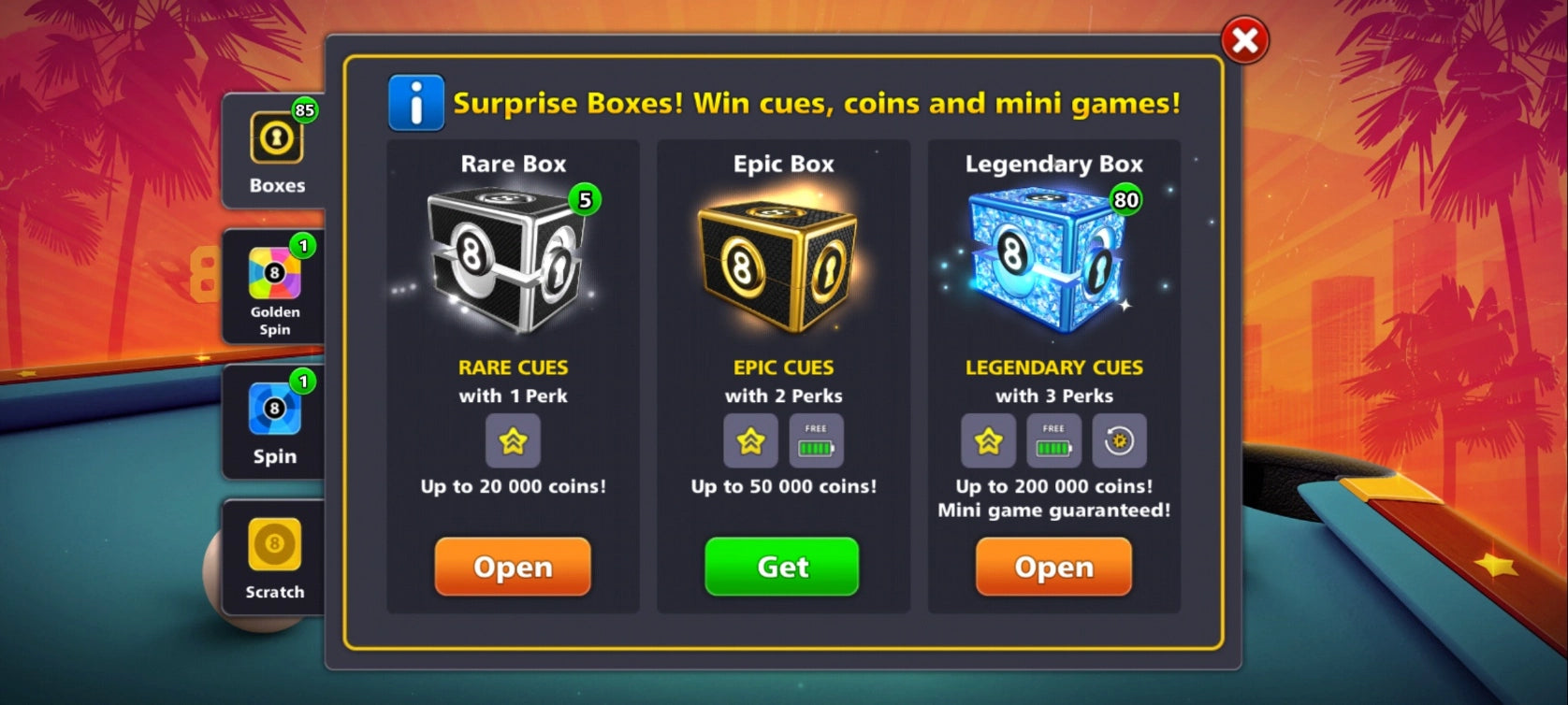Click the green 5 badge on Rare Box
The height and width of the screenshot is (705, 1568).
click(585, 198)
